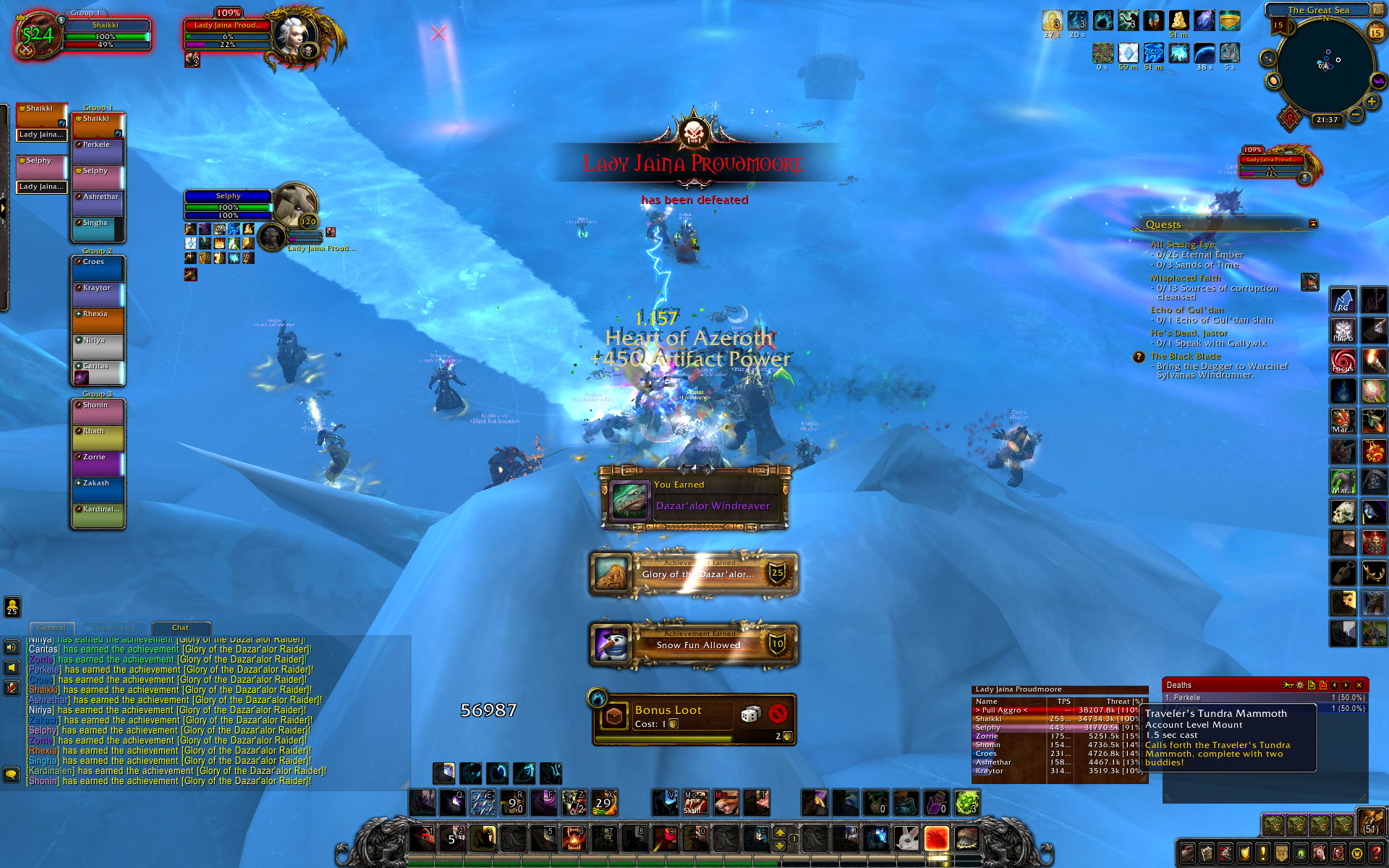Open Collections via the horse head icon
Screen dimensions: 1389x868
click(x=1320, y=854)
